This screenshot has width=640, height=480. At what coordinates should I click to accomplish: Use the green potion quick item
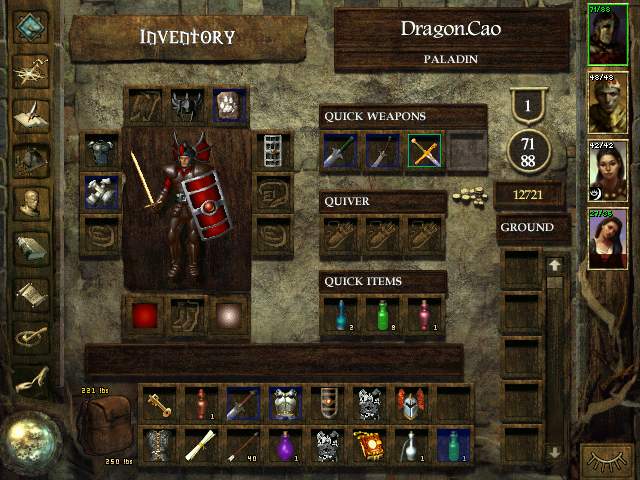pos(383,314)
